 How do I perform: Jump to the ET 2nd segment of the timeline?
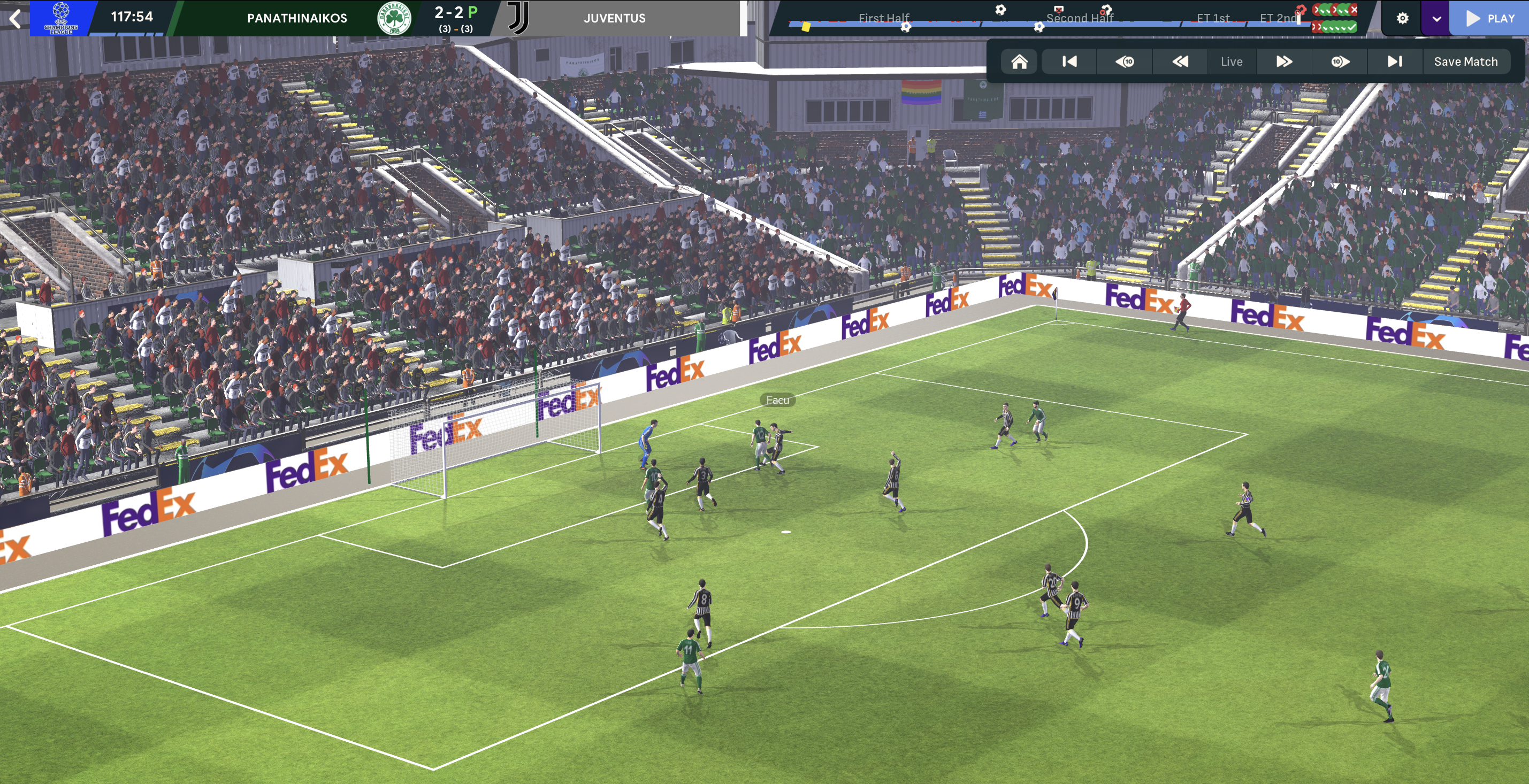point(1278,18)
